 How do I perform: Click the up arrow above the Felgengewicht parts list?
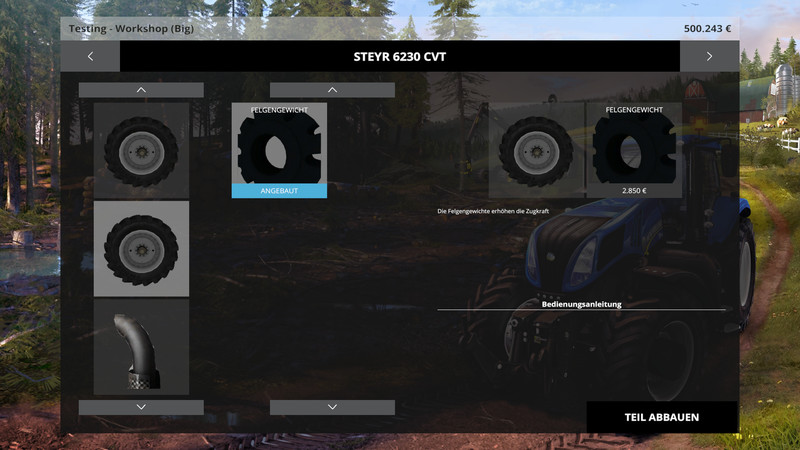[332, 90]
